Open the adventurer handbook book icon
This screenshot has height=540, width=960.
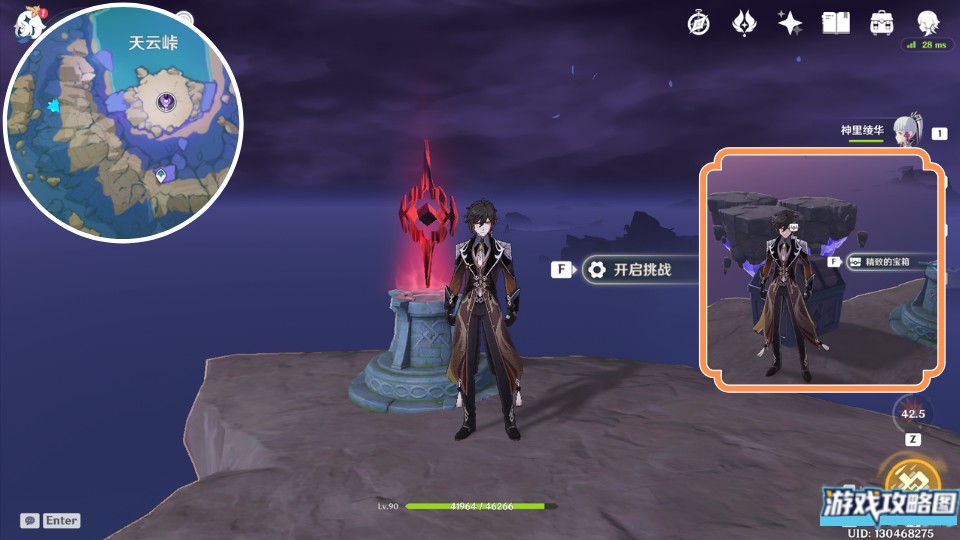click(x=835, y=24)
